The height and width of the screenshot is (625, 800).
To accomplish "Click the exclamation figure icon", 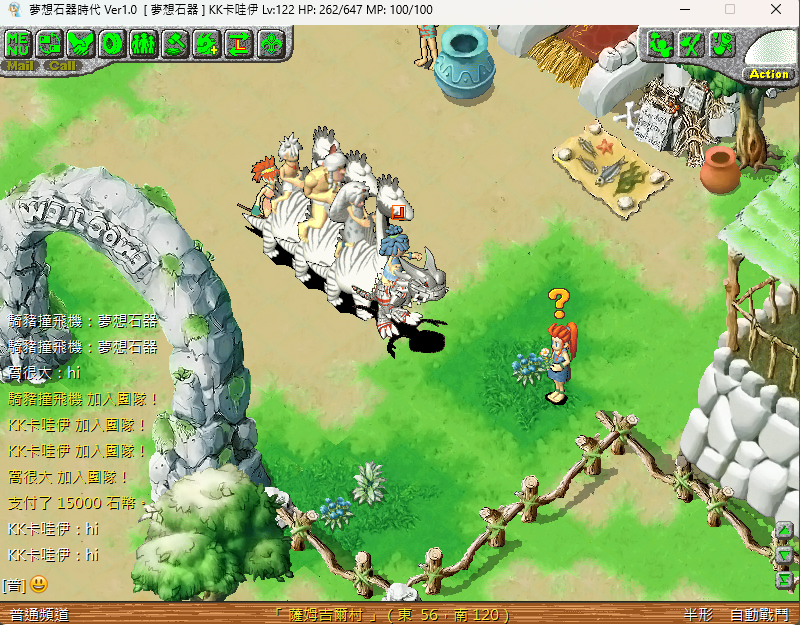I will 722,44.
